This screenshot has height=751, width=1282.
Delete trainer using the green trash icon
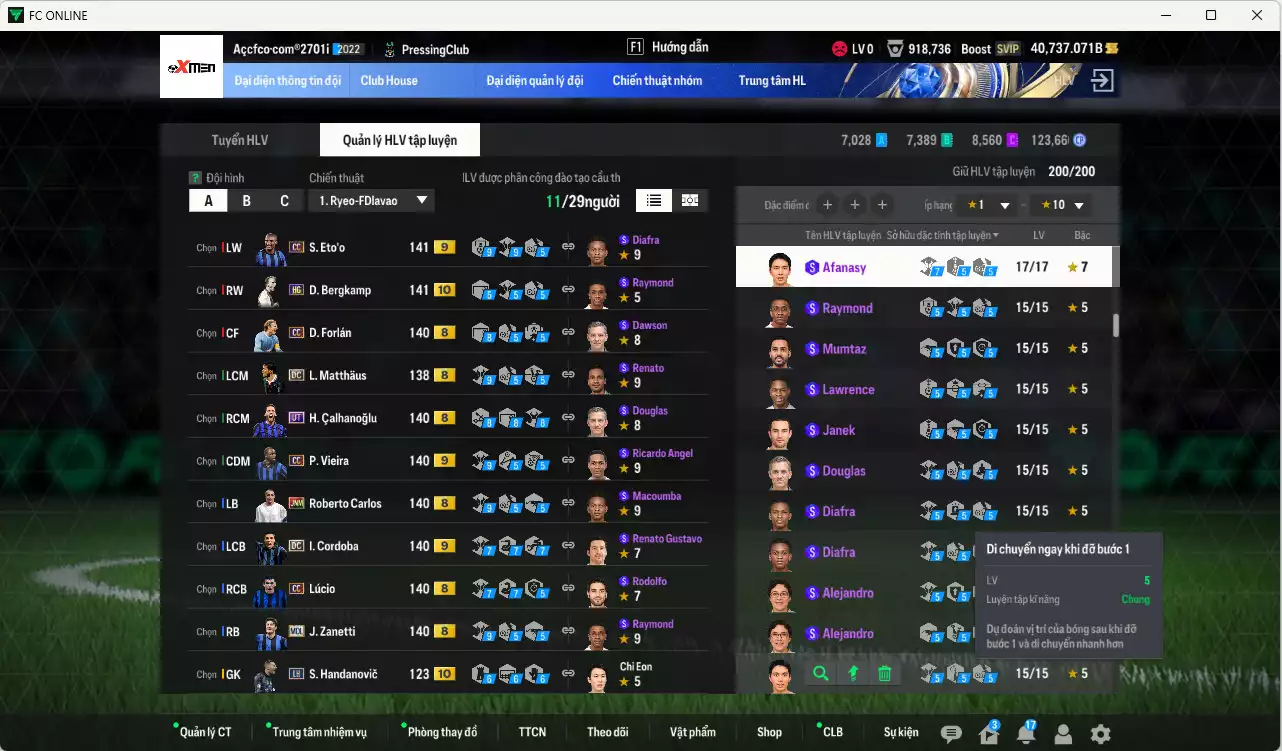tap(885, 674)
